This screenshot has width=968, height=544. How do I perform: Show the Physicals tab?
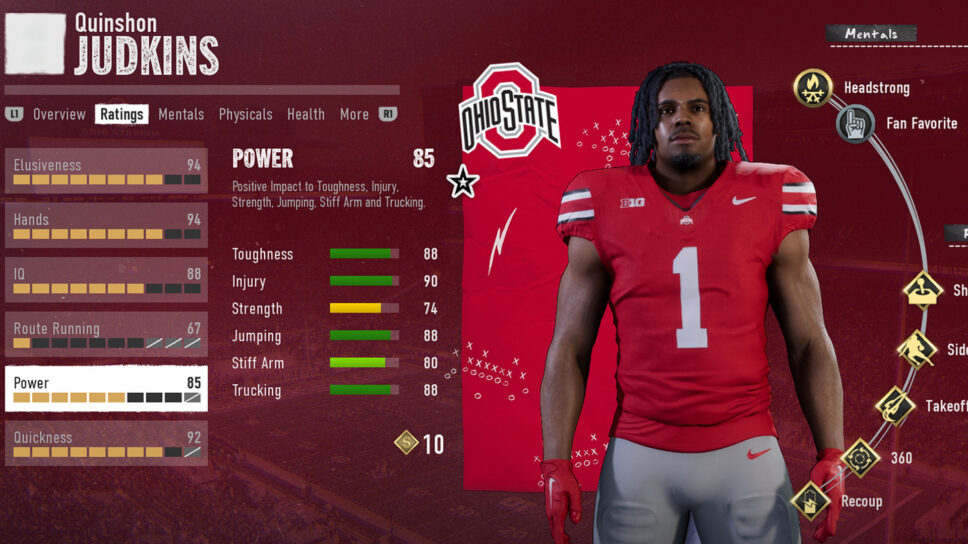tap(245, 114)
